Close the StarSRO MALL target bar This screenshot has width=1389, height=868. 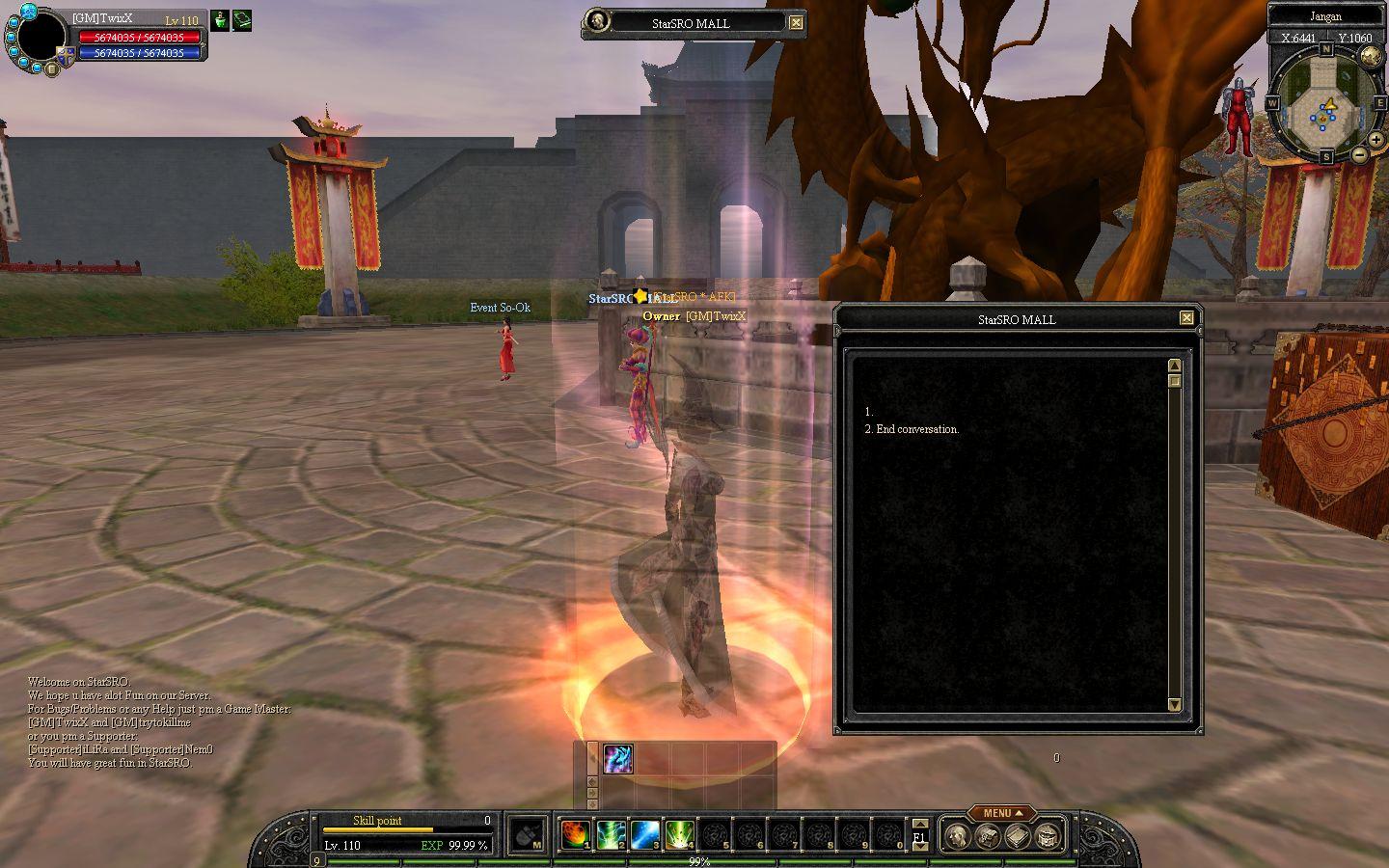coord(796,23)
